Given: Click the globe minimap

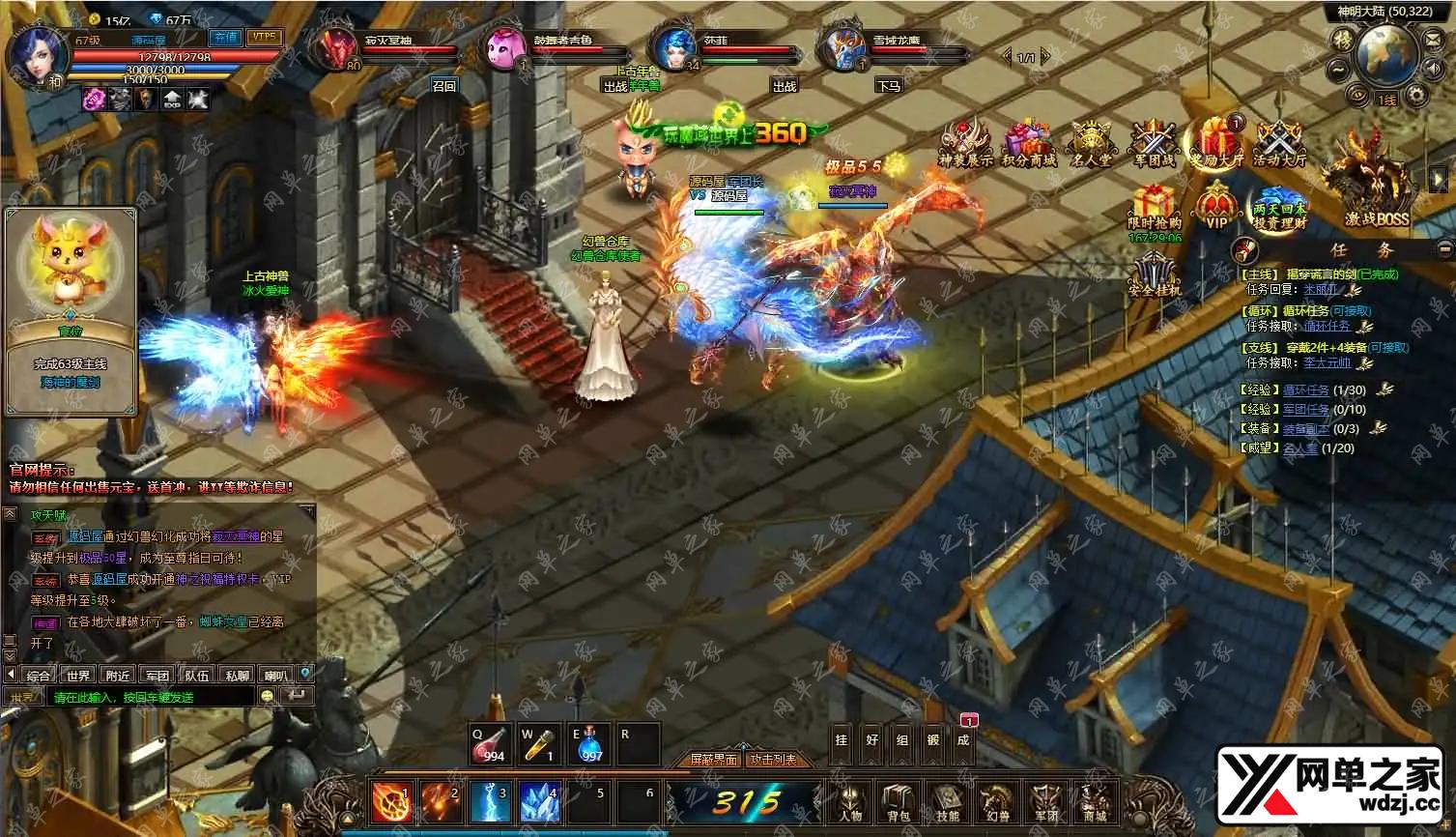Looking at the screenshot, I should 1386,53.
